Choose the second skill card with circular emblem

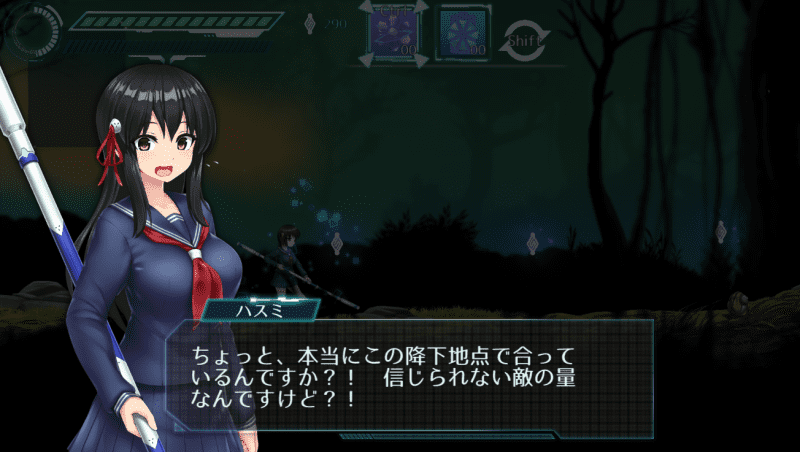[463, 34]
